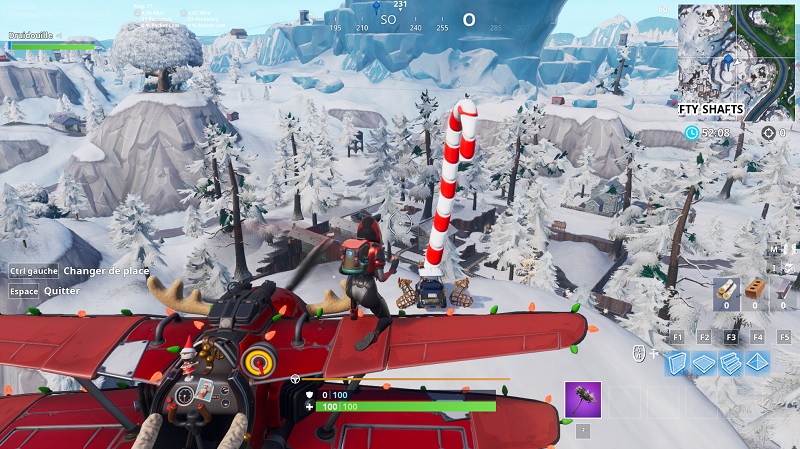The width and height of the screenshot is (800, 449).
Task: Select the floor building piece
Action: pyautogui.click(x=704, y=363)
